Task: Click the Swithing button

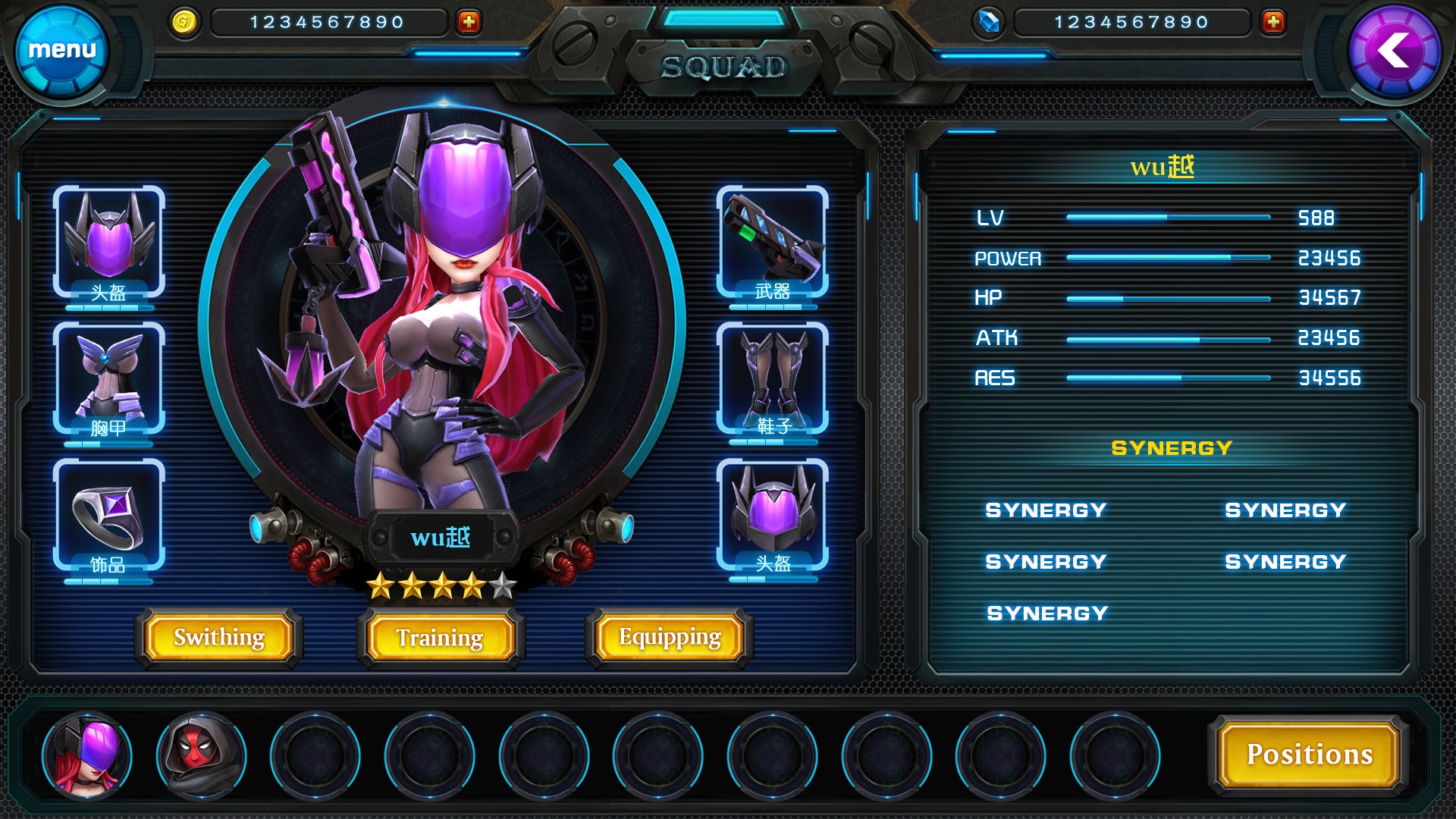Action: (219, 637)
